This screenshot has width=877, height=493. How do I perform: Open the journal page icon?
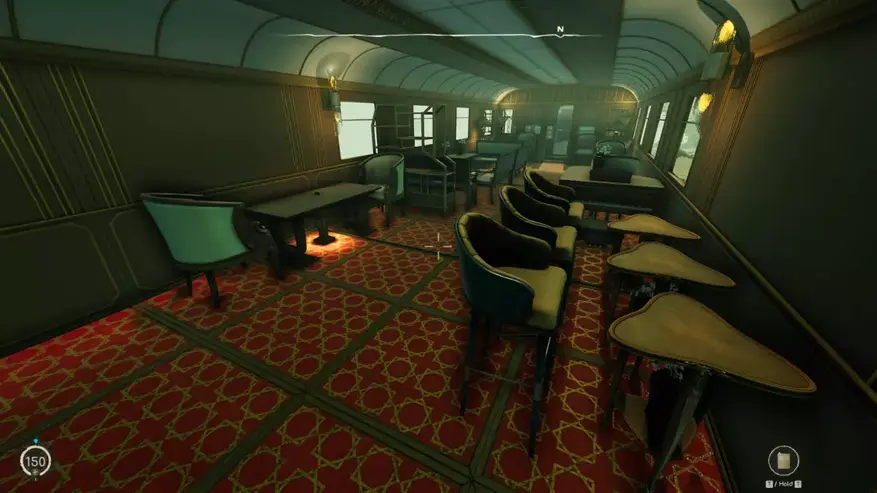tap(783, 460)
